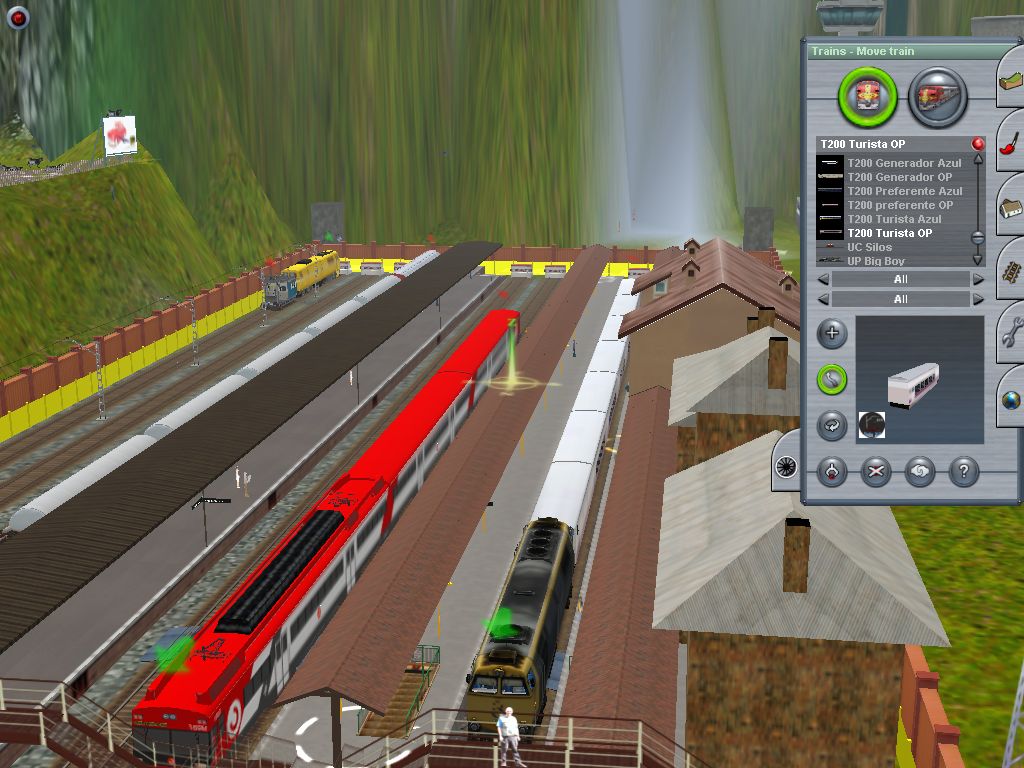
Task: Click the add train plus button
Action: coord(832,334)
